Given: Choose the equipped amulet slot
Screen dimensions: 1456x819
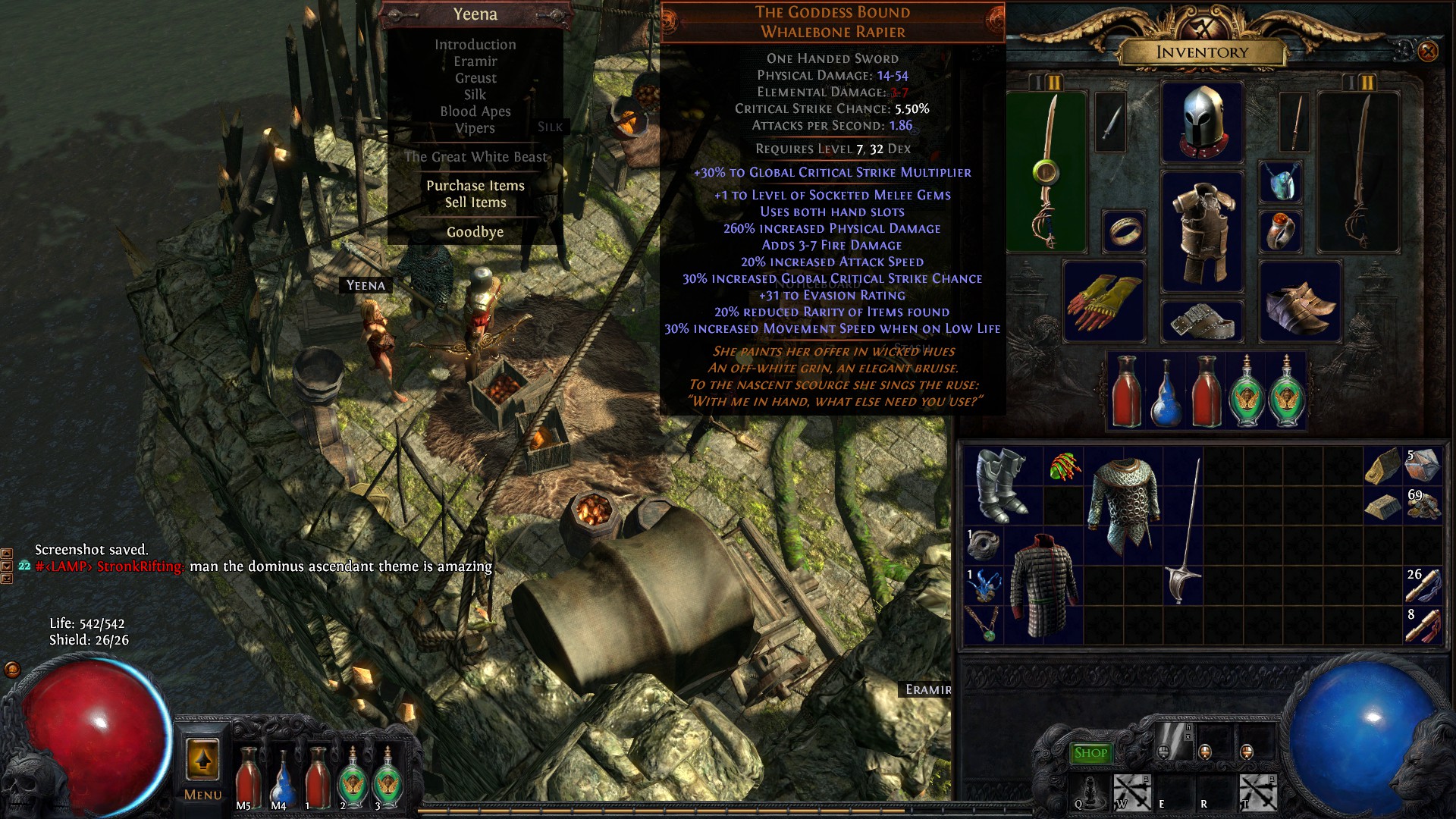Looking at the screenshot, I should tap(1280, 182).
